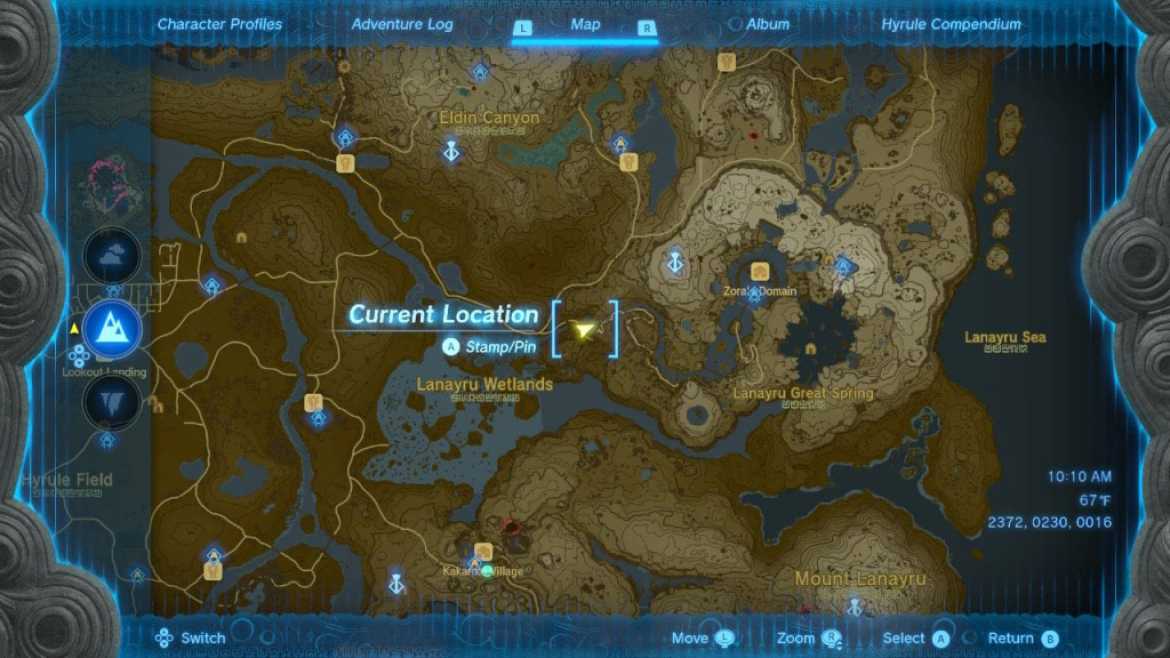Choose the Kakariko Village map marker
The width and height of the screenshot is (1170, 658).
[484, 552]
